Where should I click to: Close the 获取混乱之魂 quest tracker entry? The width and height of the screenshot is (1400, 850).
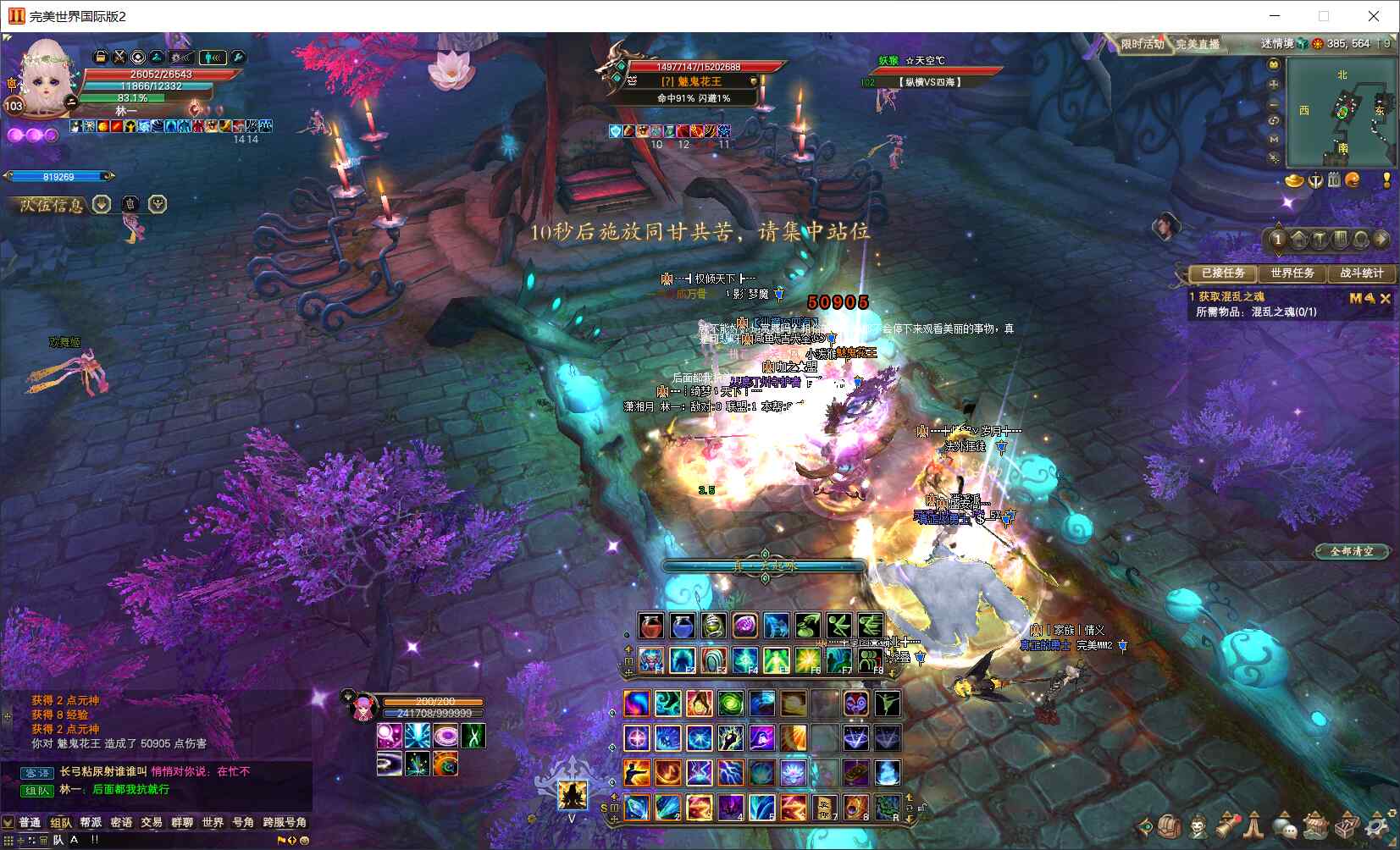[1386, 298]
